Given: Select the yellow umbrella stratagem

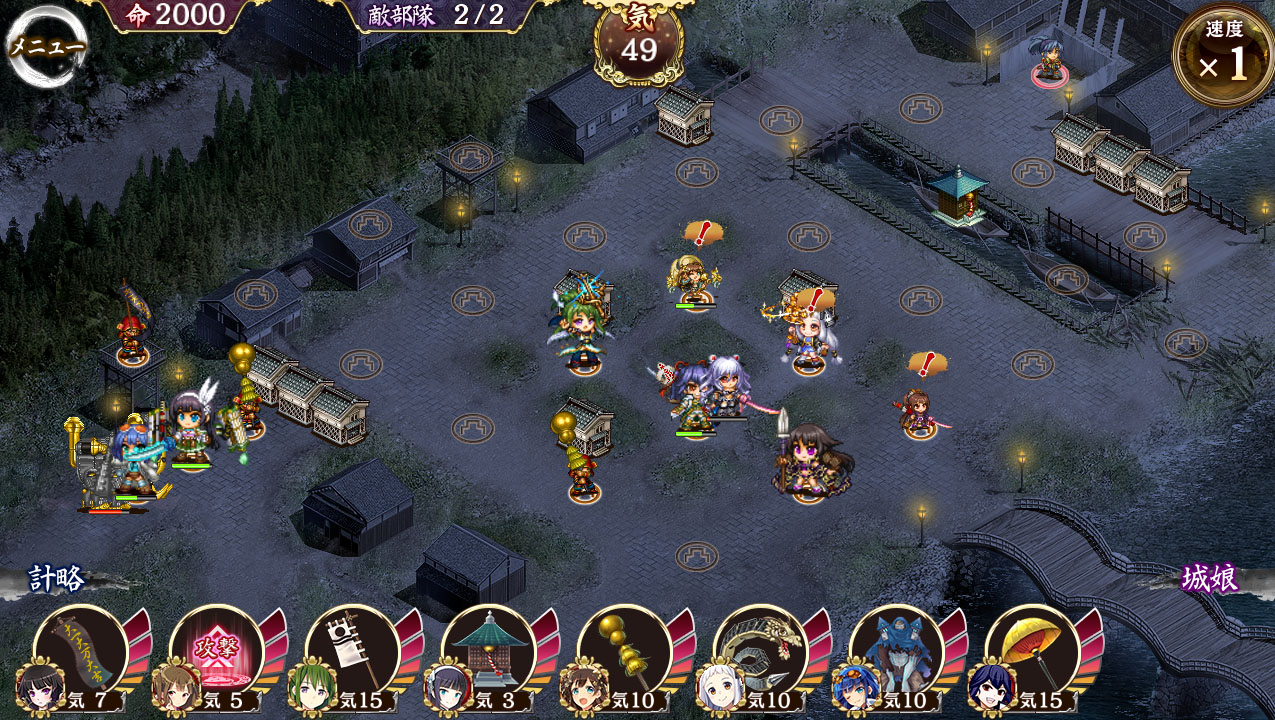Looking at the screenshot, I should [1034, 652].
